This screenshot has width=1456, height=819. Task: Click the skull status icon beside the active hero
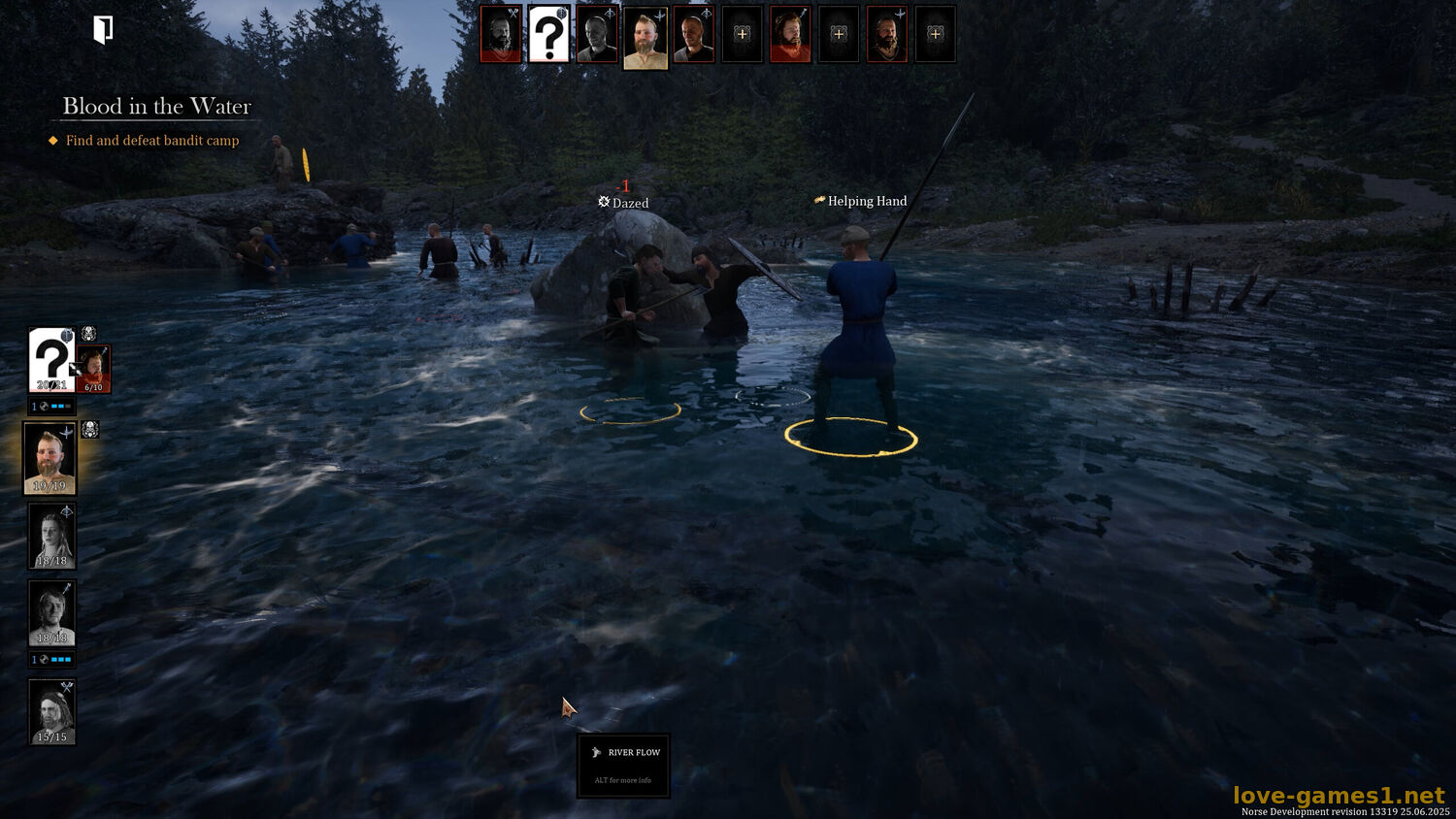(90, 430)
